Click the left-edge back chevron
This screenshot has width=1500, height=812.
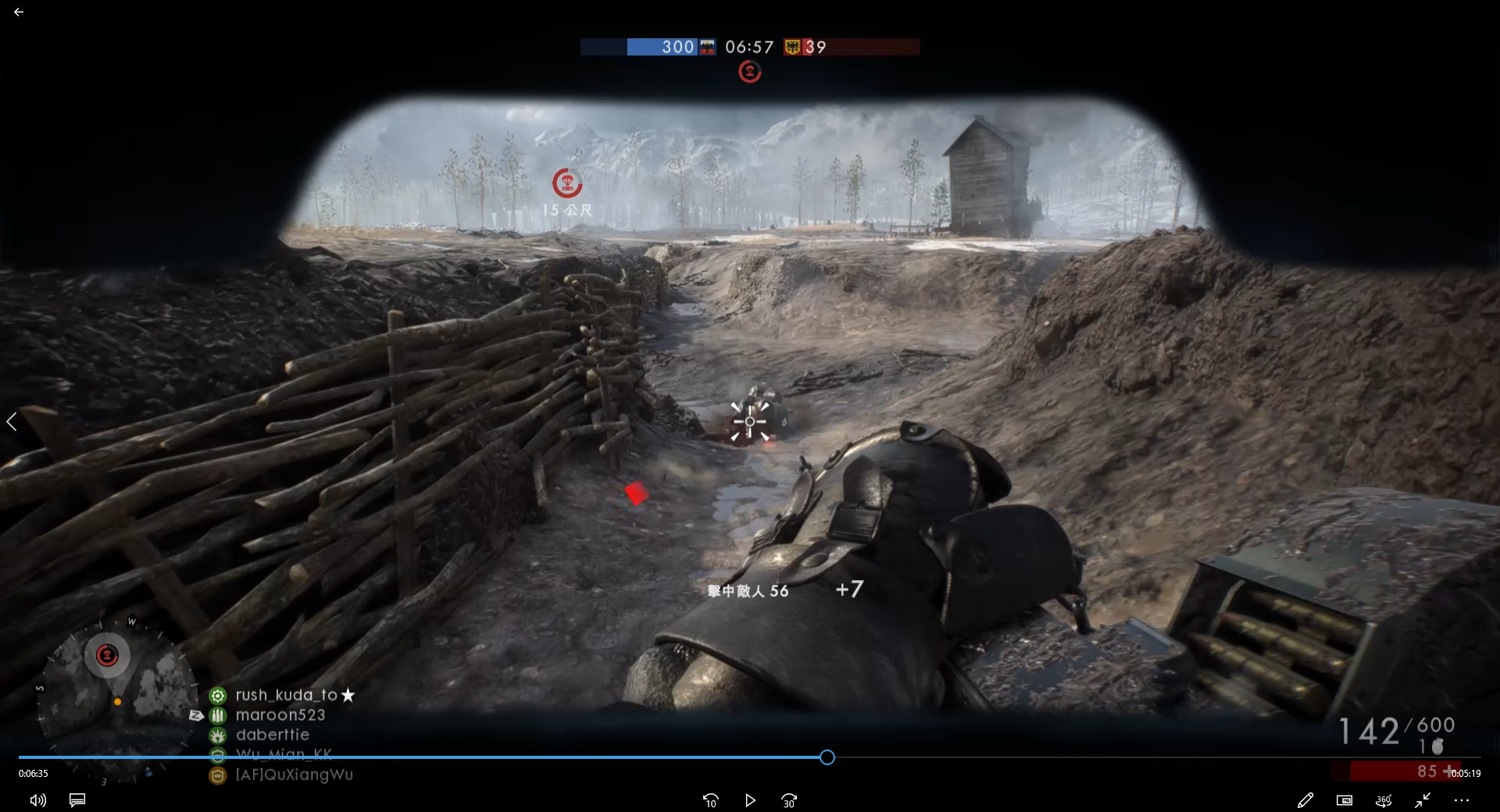pyautogui.click(x=12, y=422)
